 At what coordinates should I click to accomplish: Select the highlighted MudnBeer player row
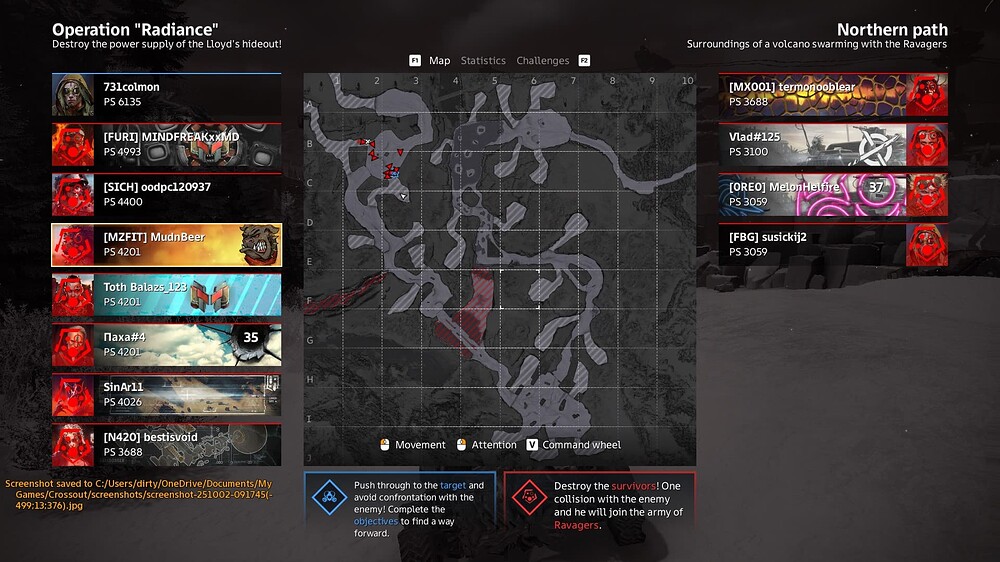[166, 245]
